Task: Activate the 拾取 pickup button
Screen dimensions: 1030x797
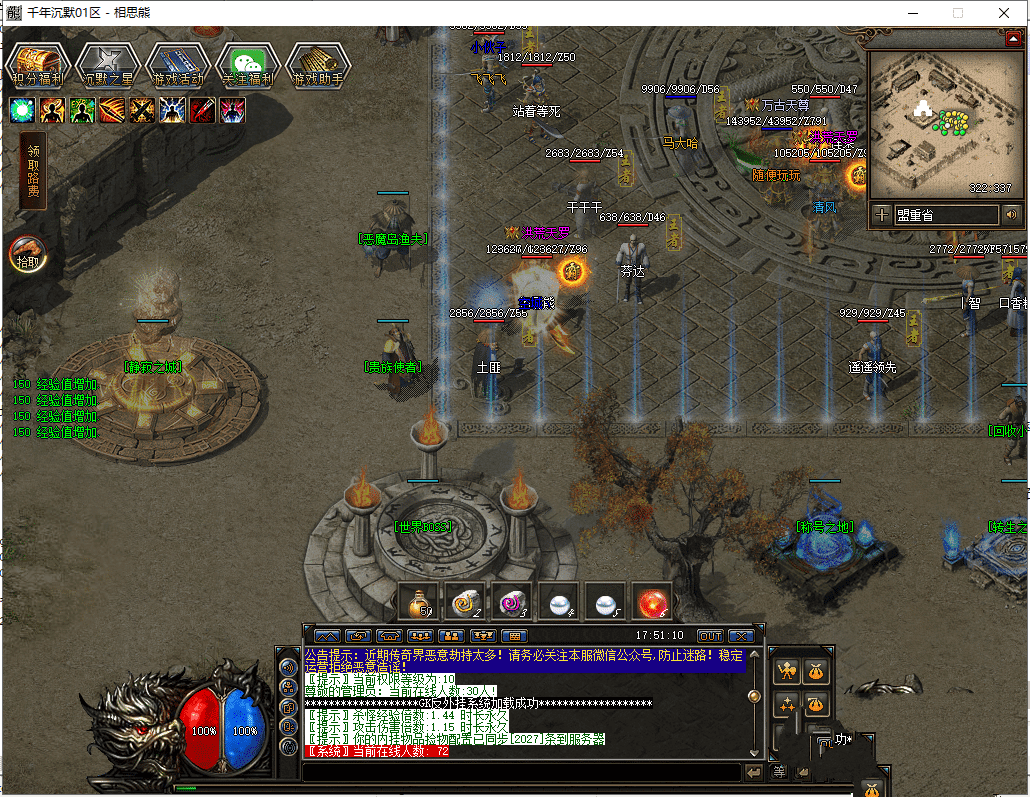Action: (x=27, y=254)
